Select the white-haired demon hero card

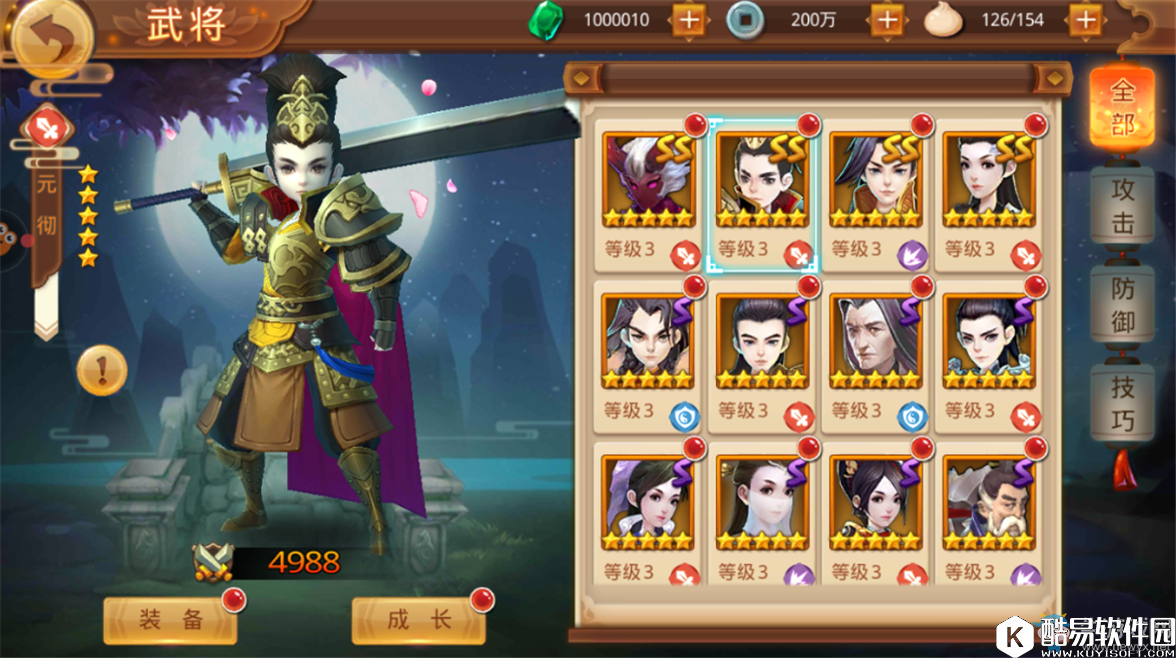coord(648,181)
